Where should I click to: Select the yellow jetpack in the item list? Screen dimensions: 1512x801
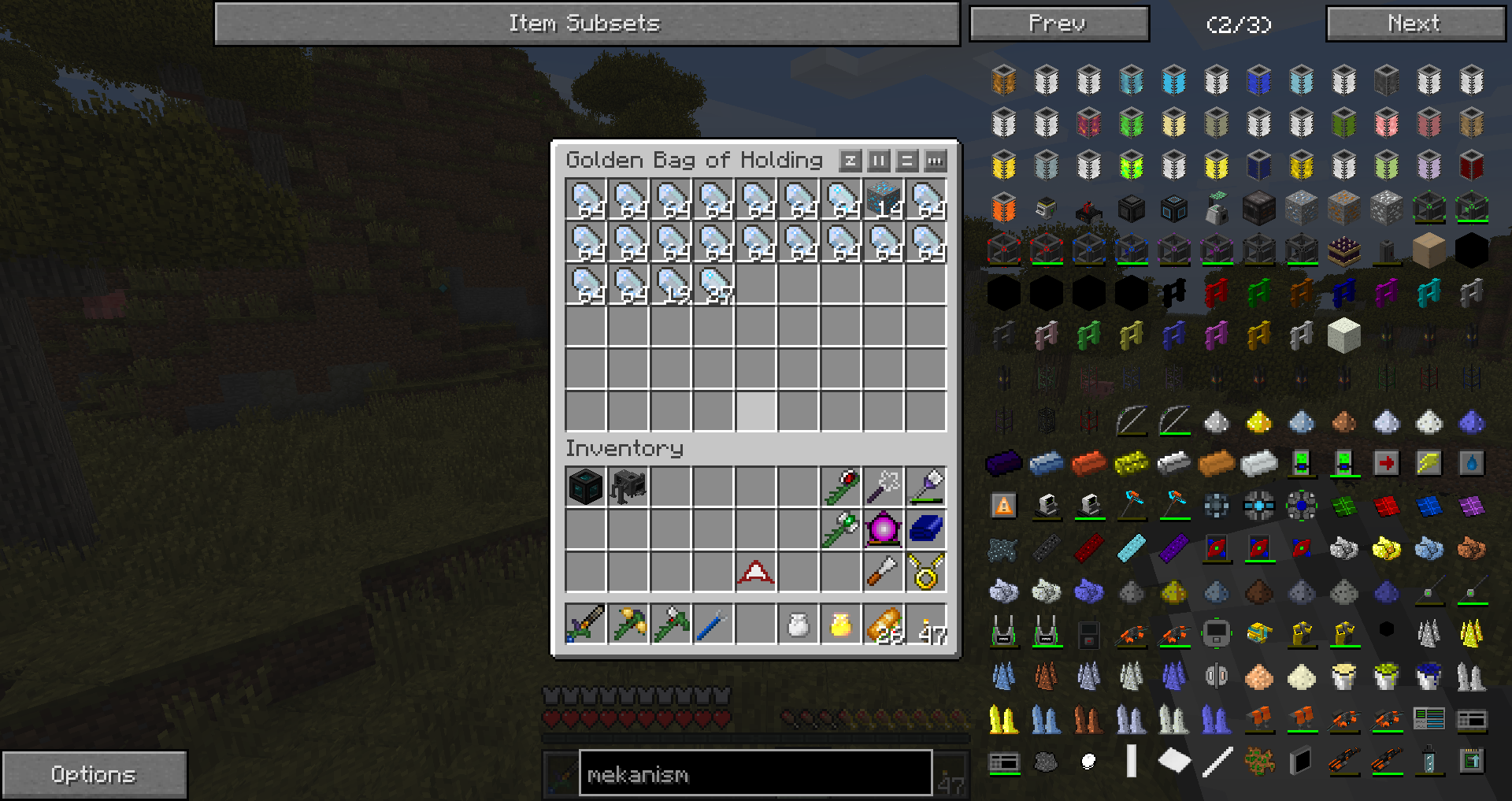[1301, 633]
